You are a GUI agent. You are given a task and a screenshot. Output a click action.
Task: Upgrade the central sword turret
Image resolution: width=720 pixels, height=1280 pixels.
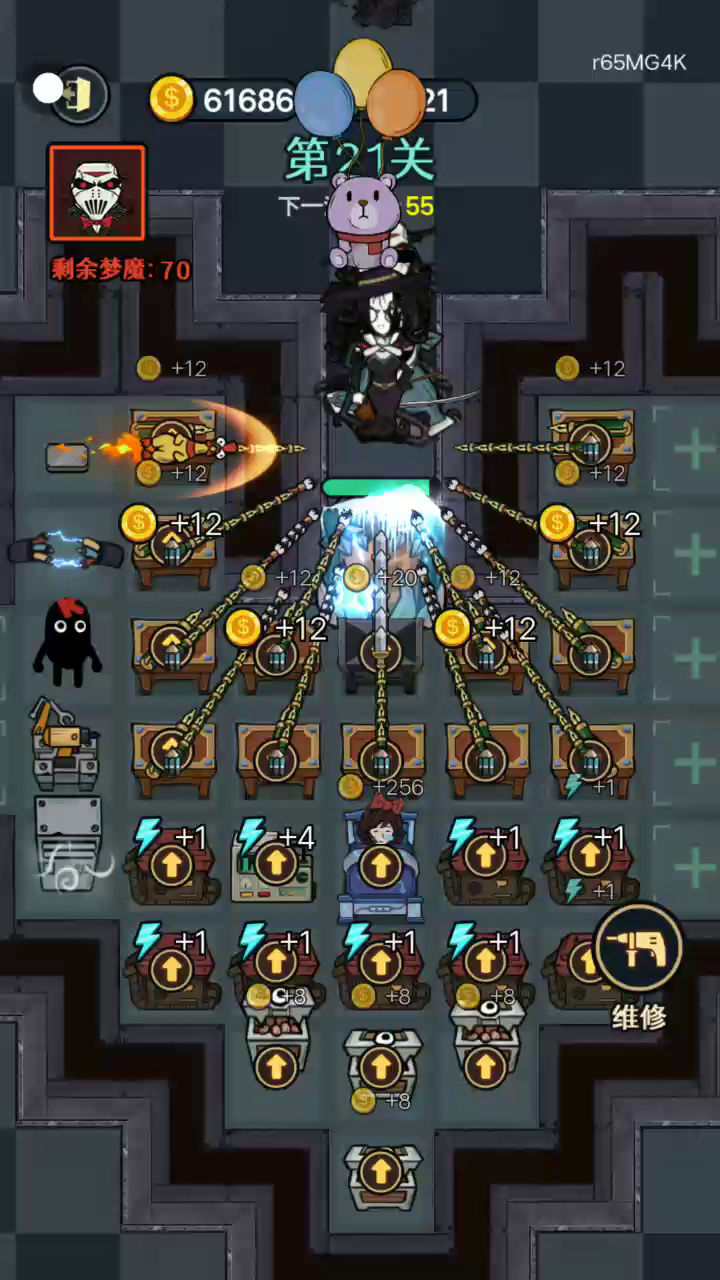click(380, 652)
